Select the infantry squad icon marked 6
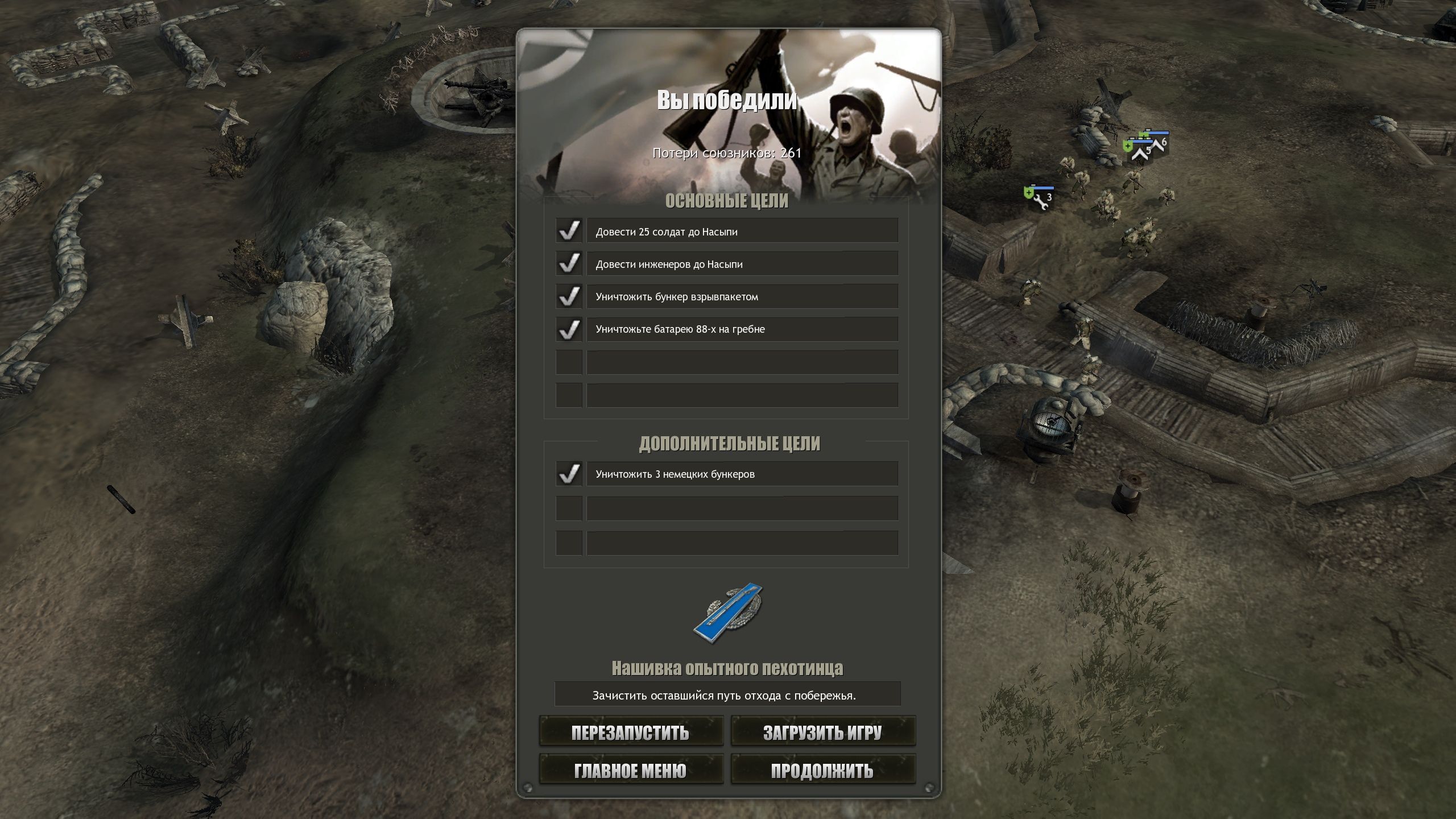The image size is (1456, 819). pyautogui.click(x=1160, y=144)
